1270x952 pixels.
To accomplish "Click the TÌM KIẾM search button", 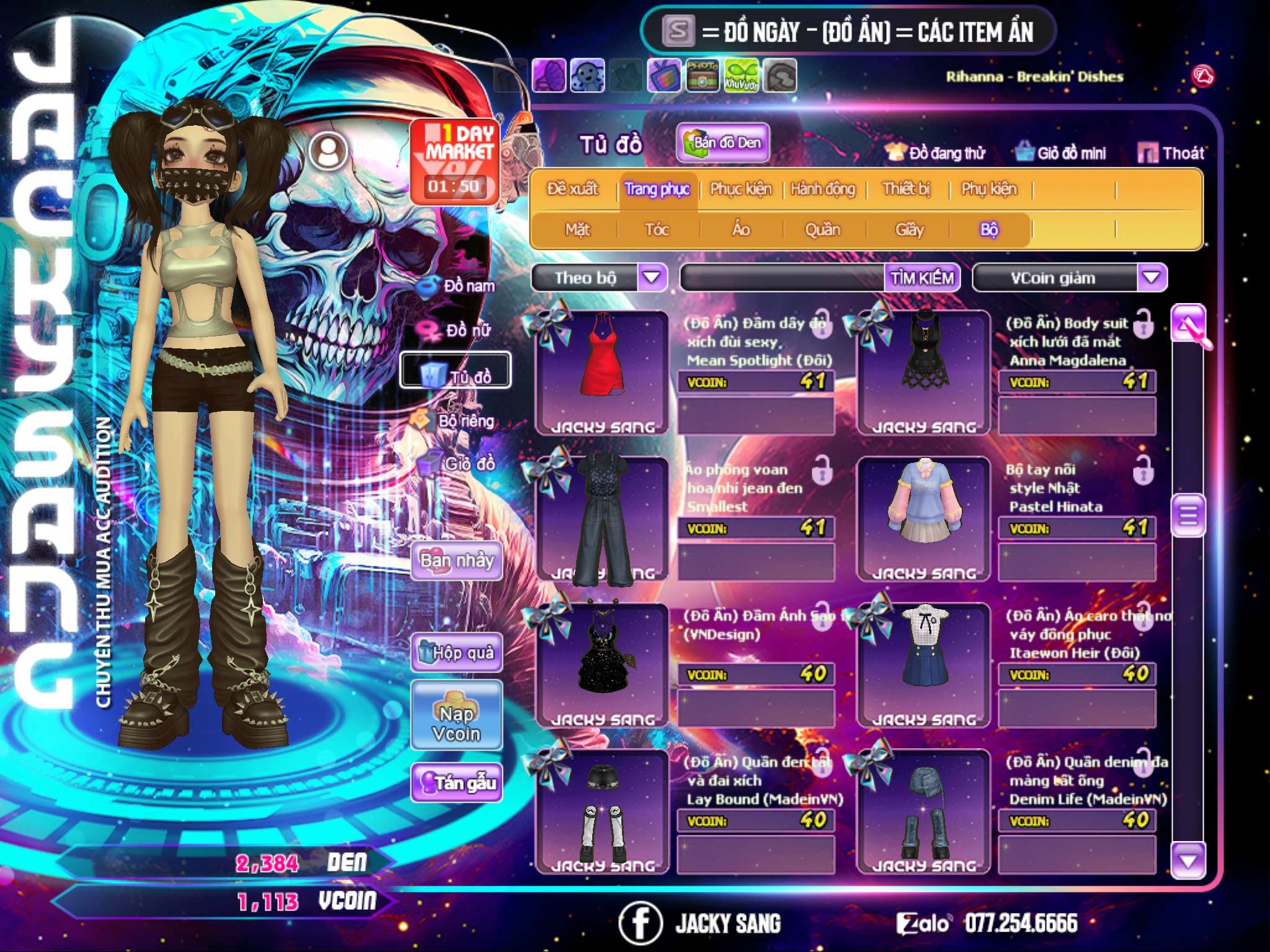I will click(921, 278).
